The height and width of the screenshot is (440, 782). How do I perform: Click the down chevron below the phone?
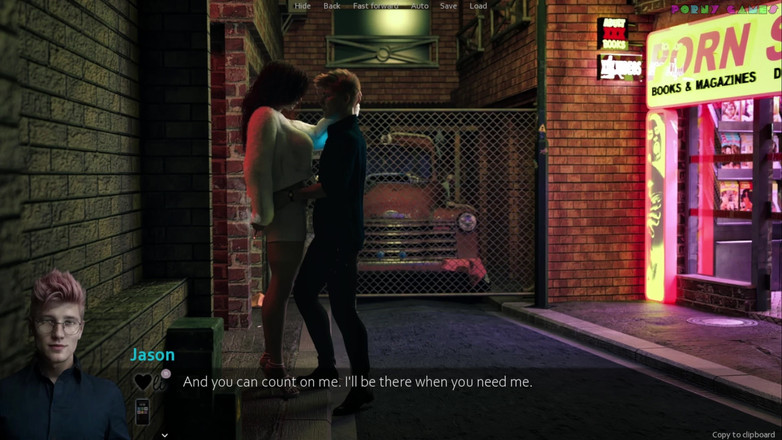pos(164,435)
